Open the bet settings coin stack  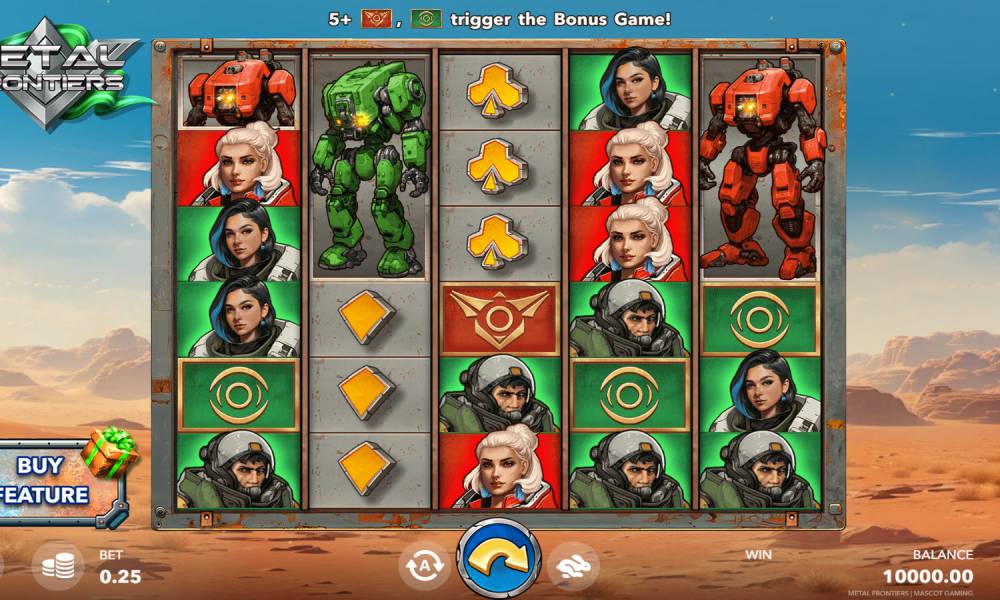pos(57,566)
